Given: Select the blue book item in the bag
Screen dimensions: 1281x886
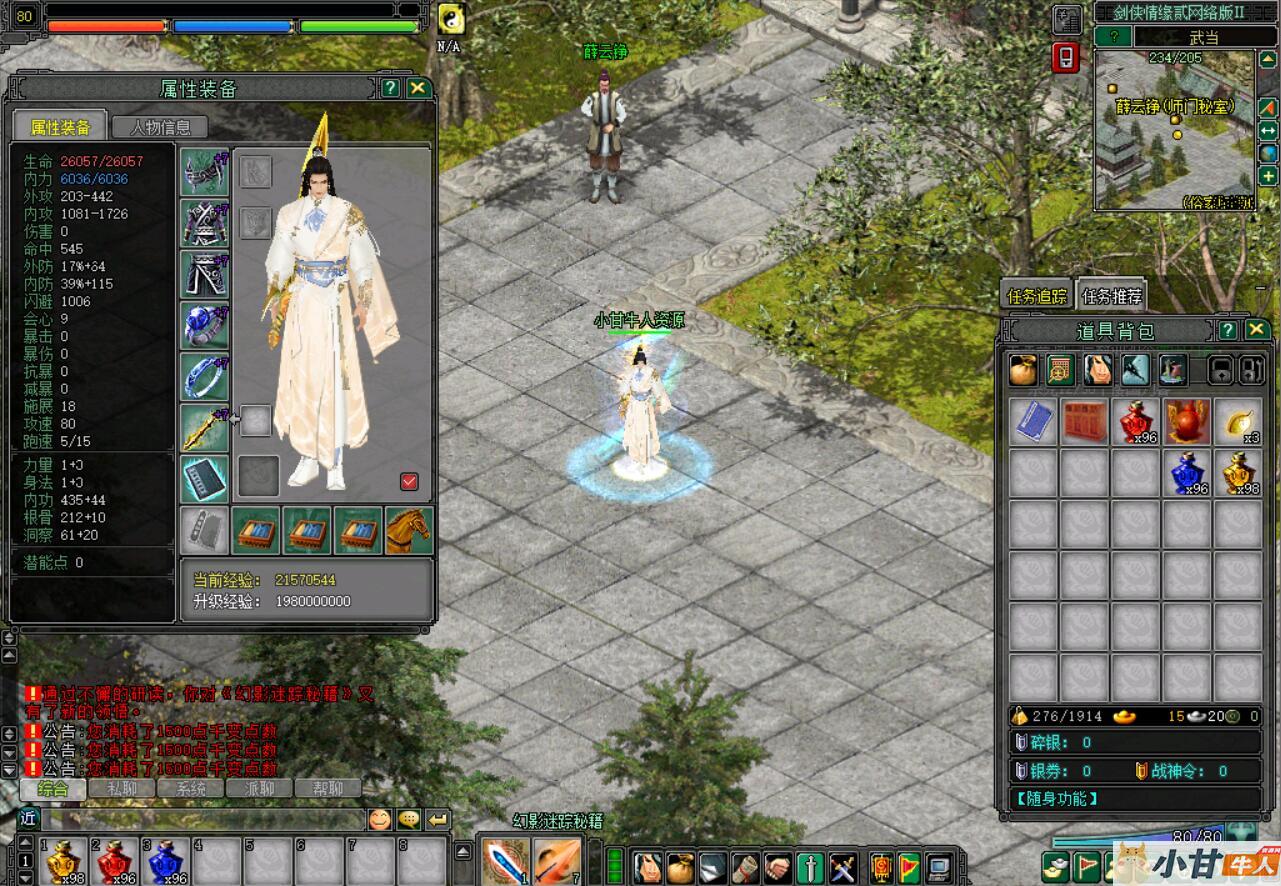Looking at the screenshot, I should pos(1033,421).
